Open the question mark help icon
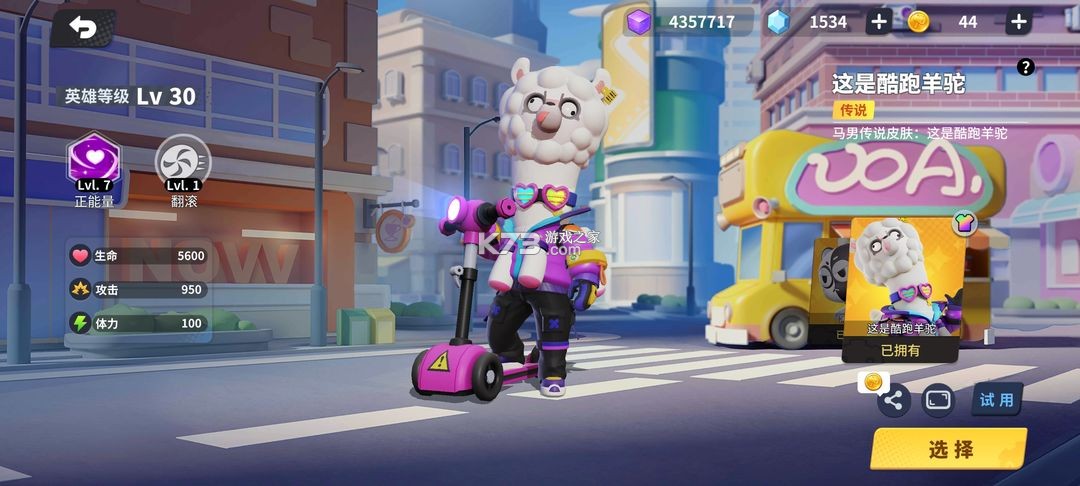Screen dimensions: 1080x486 click(x=1025, y=67)
